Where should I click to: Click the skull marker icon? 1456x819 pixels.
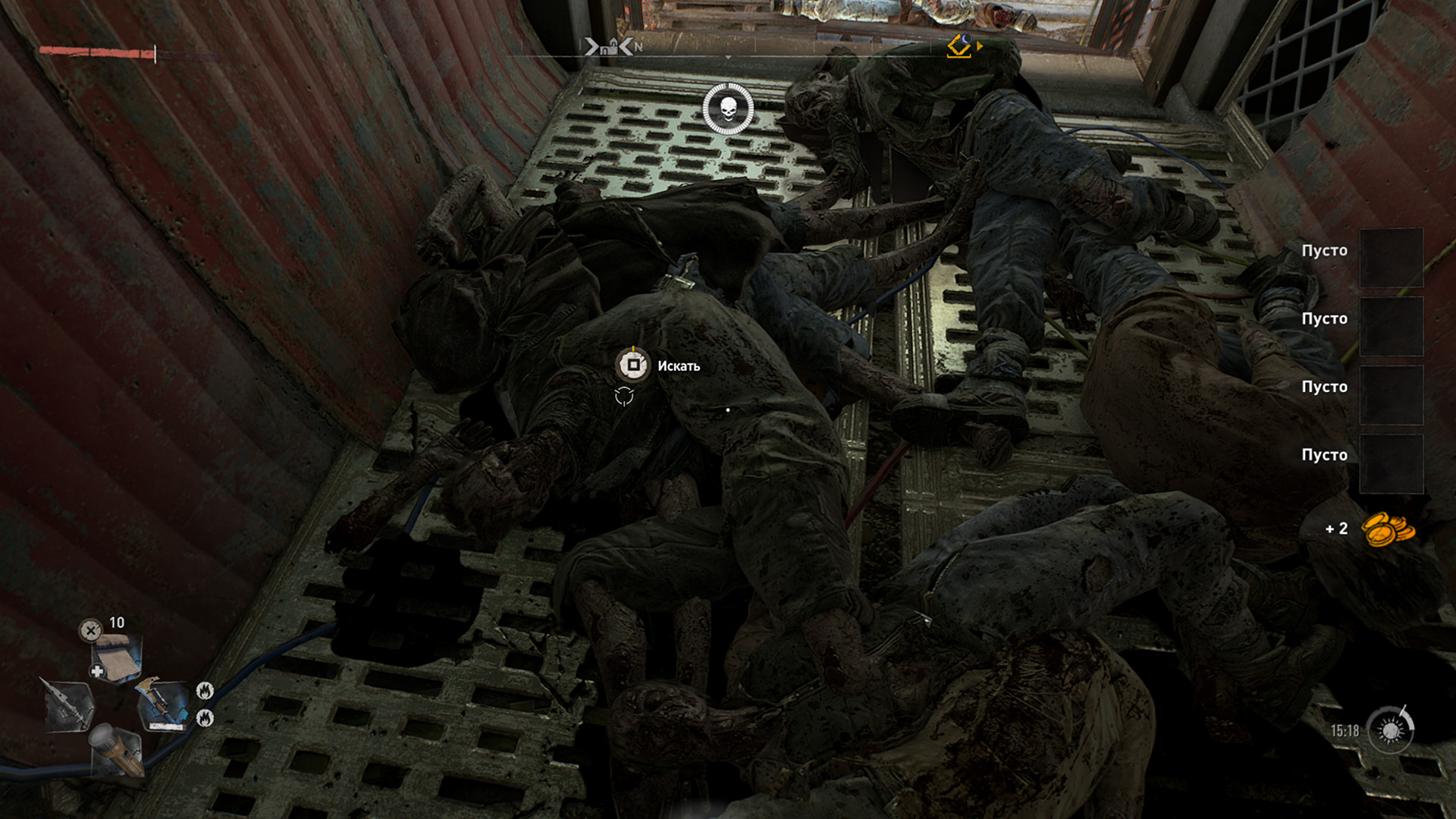point(728,110)
